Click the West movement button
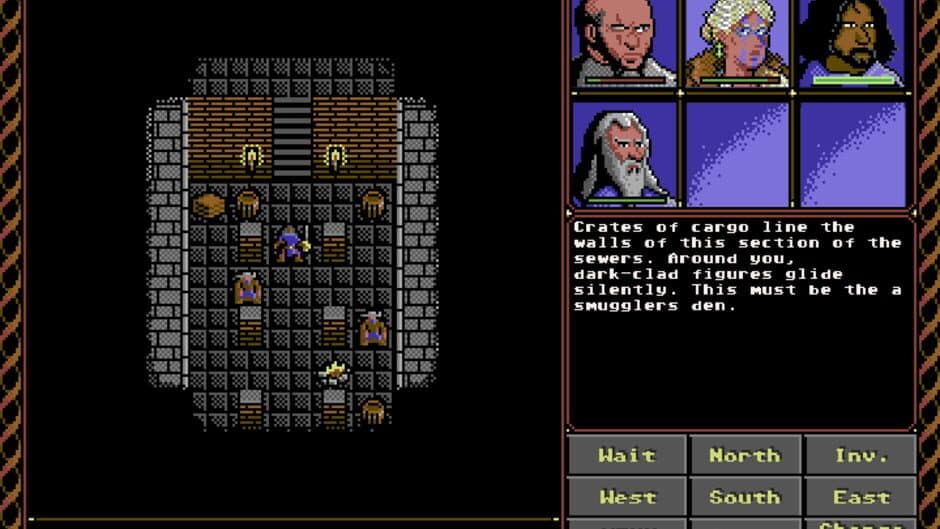The image size is (940, 529). pyautogui.click(x=626, y=497)
